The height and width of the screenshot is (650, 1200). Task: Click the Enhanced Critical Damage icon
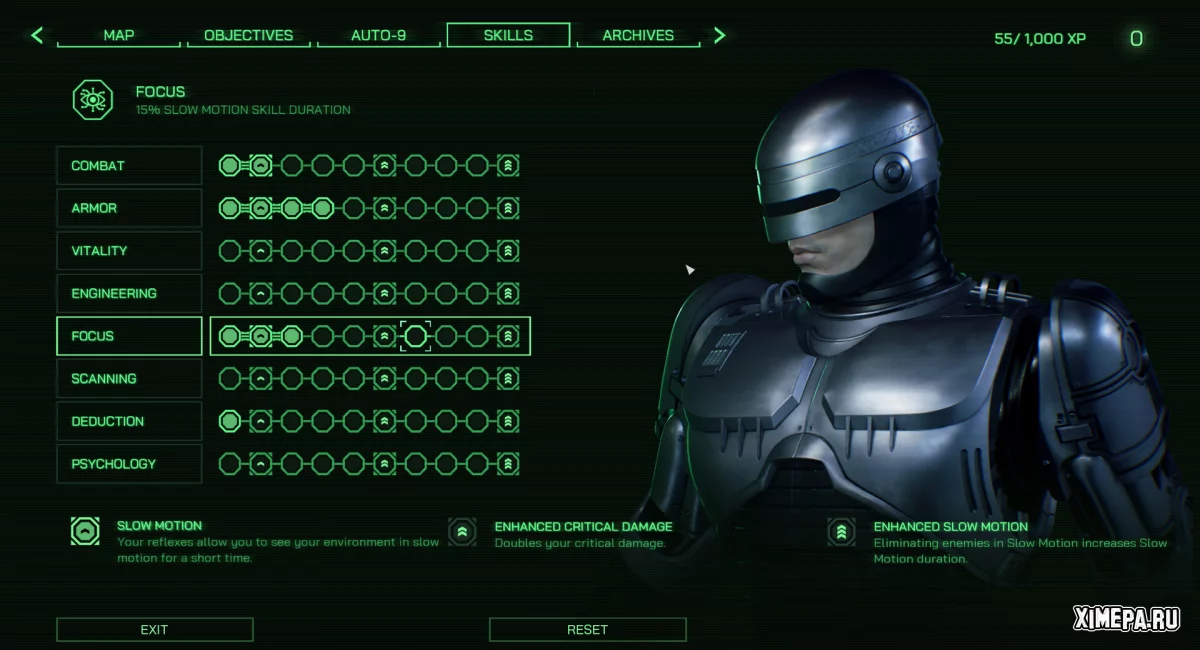(x=462, y=532)
